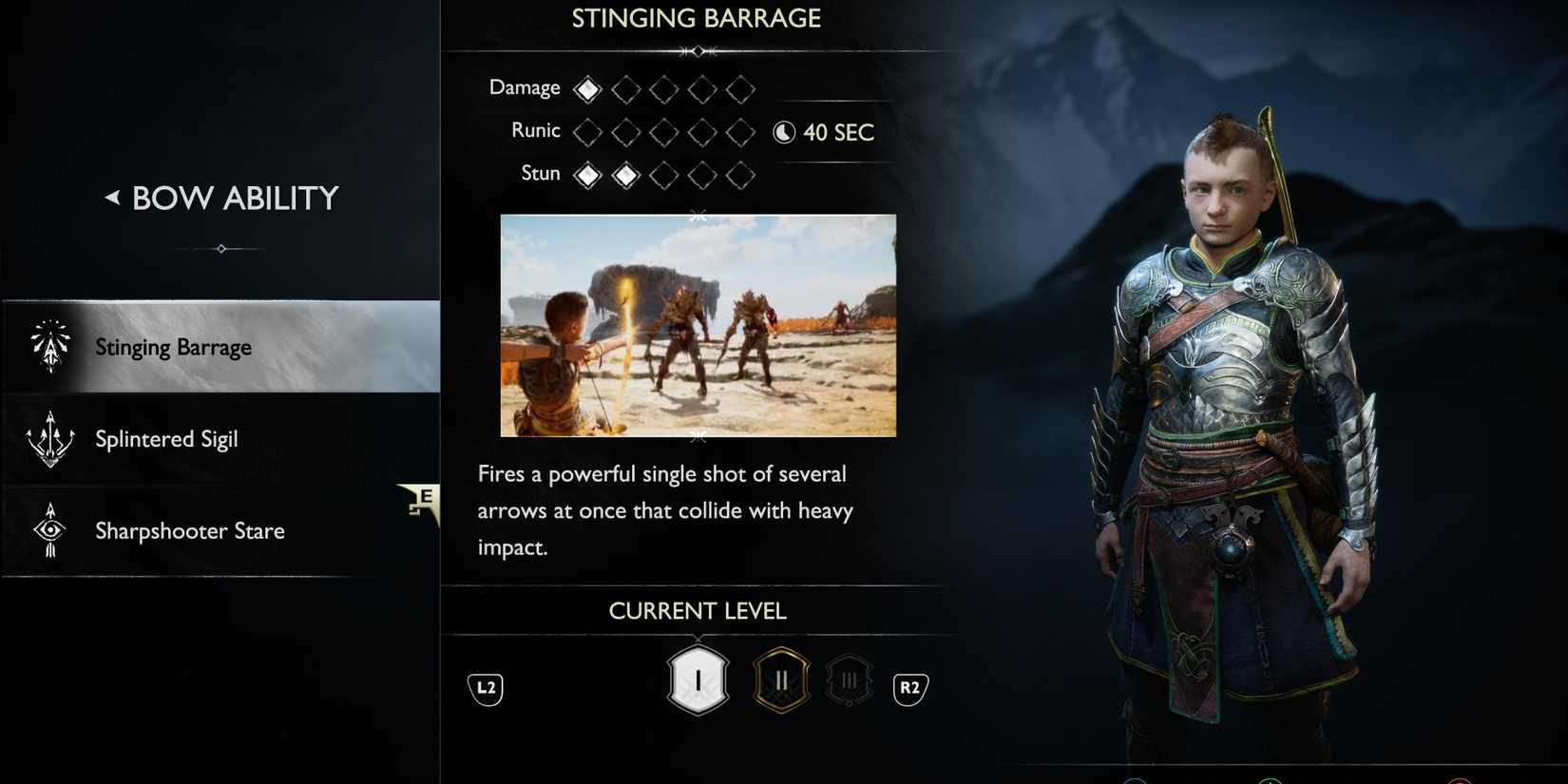Click the skill preview video thumbnail

click(698, 325)
